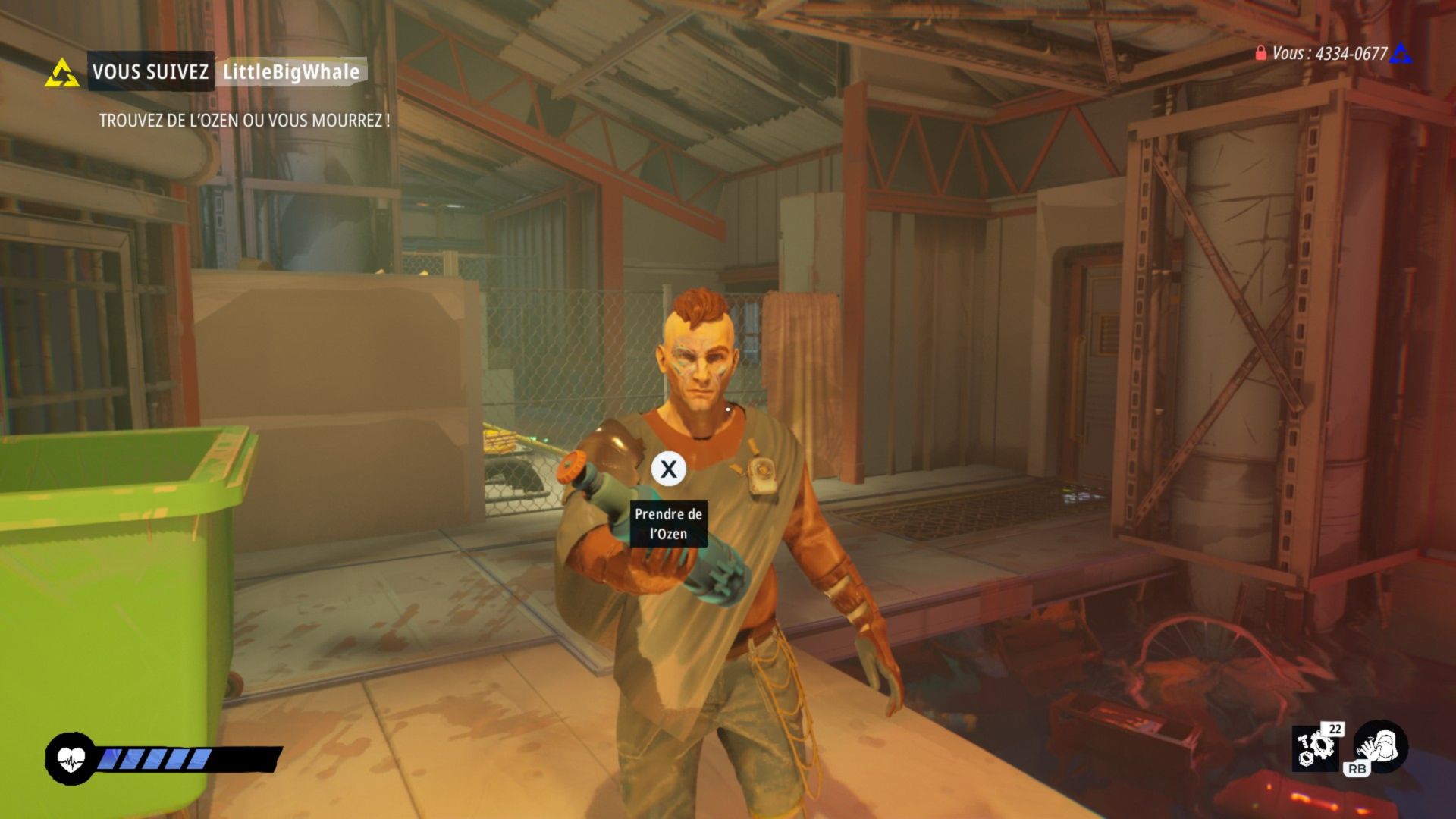Click the yellow triangle faction emblem
1456x819 pixels.
pos(62,73)
